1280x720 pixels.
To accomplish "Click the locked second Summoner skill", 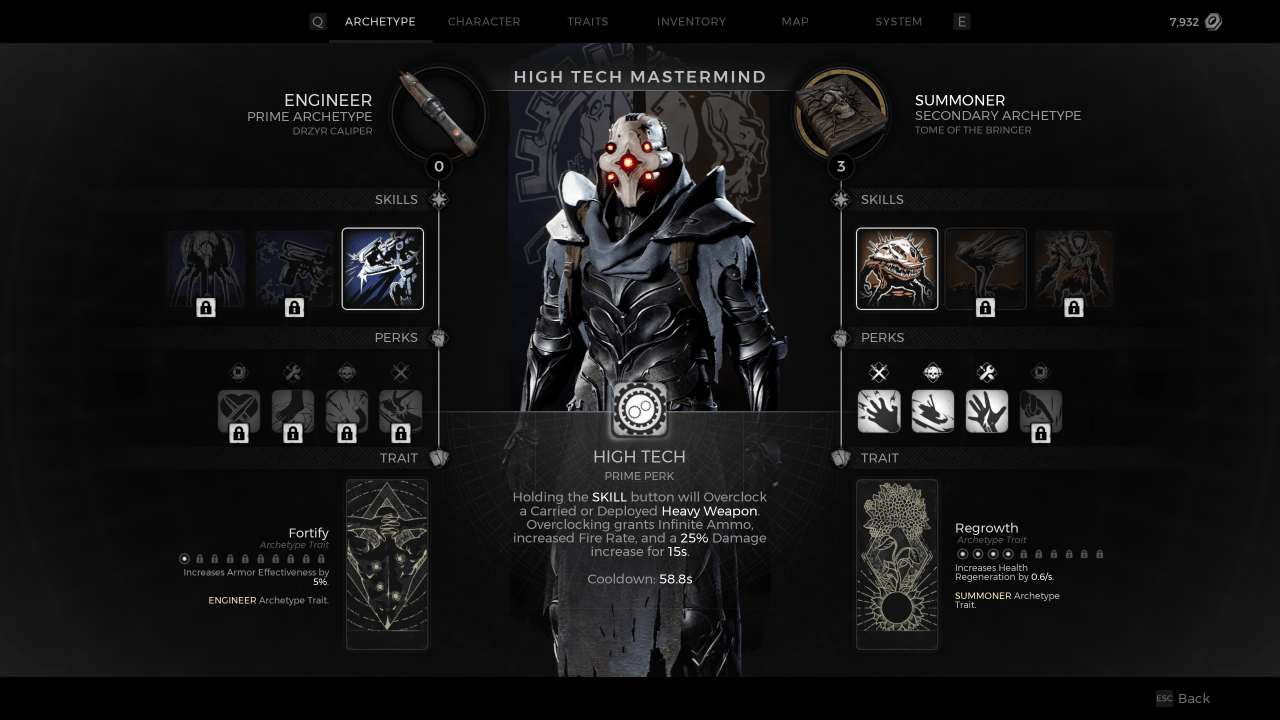I will 985,268.
